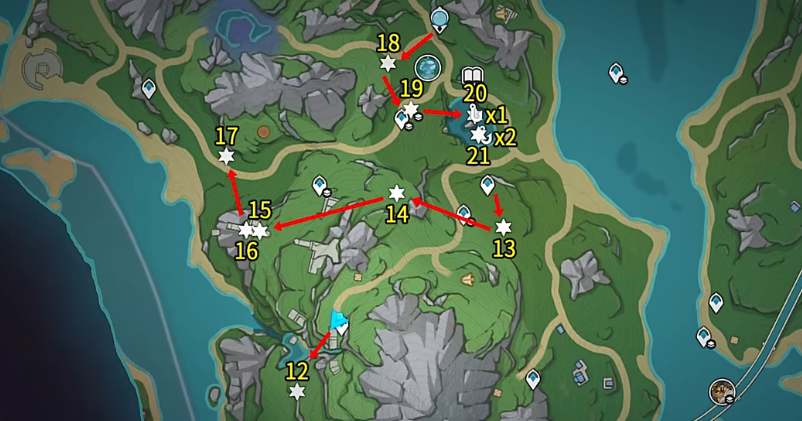The image size is (802, 421).
Task: Click the character portrait marker on the water
Action: (x=720, y=391)
